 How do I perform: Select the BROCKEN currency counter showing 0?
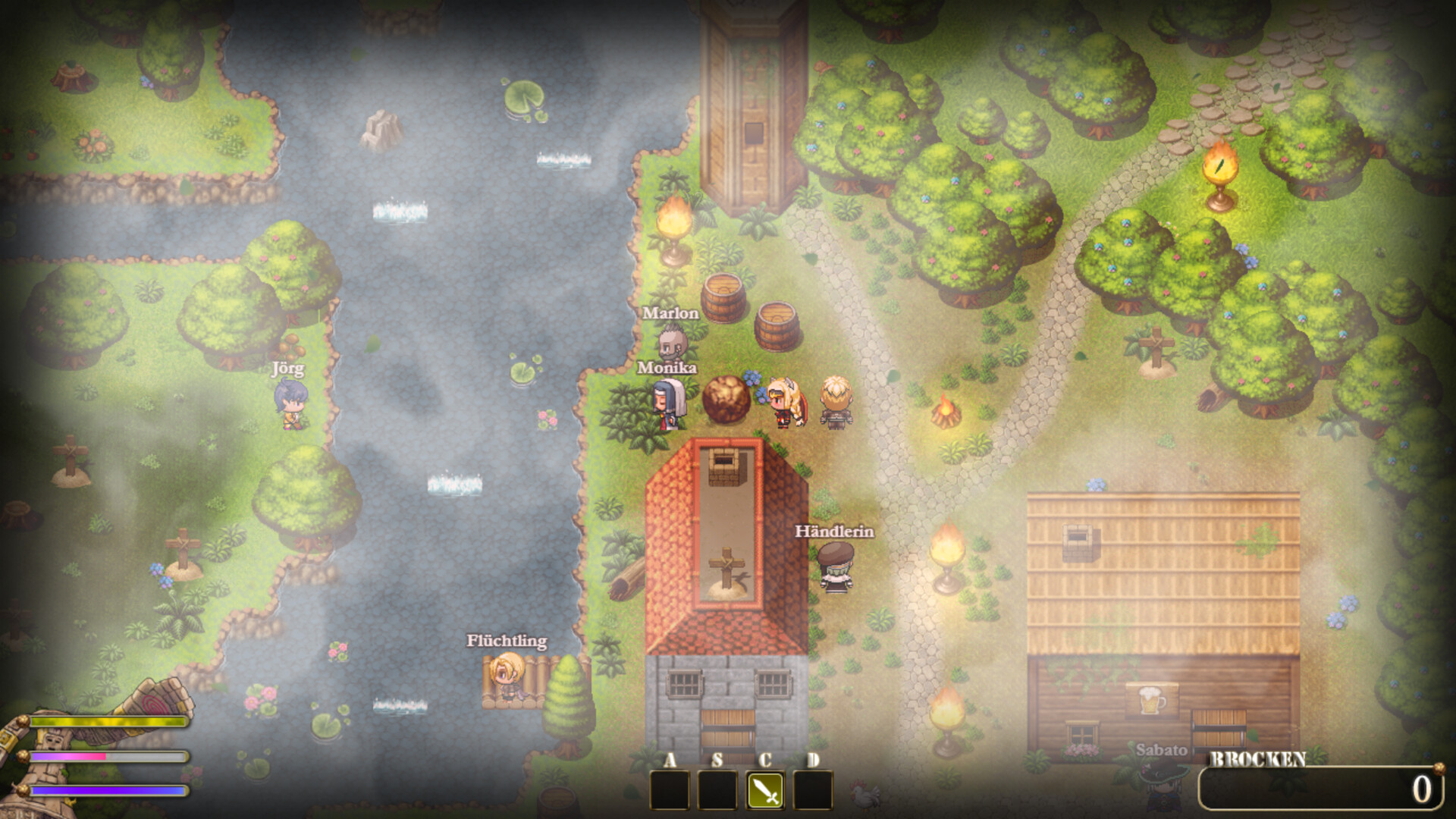(x=1319, y=789)
